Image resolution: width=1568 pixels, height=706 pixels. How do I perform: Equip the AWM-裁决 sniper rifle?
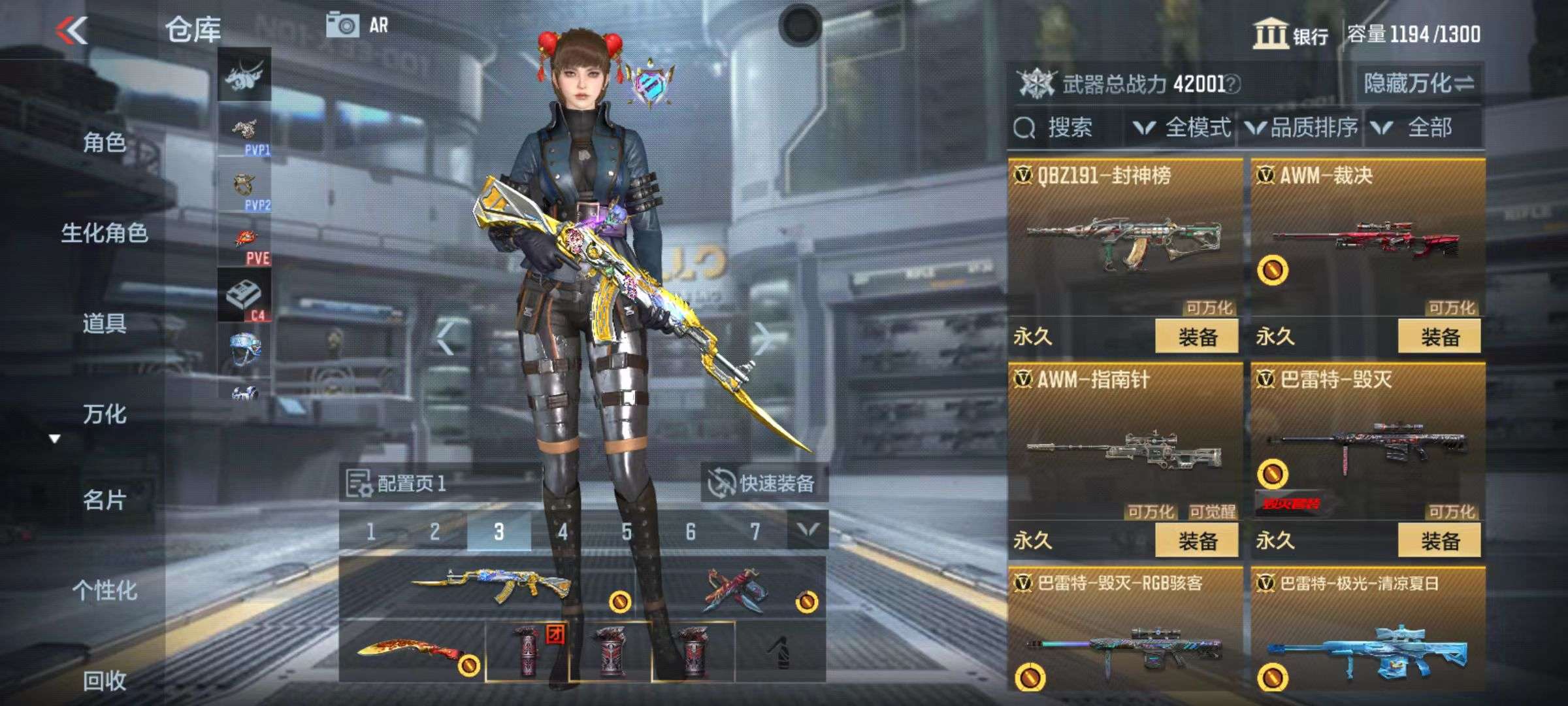click(x=1439, y=337)
